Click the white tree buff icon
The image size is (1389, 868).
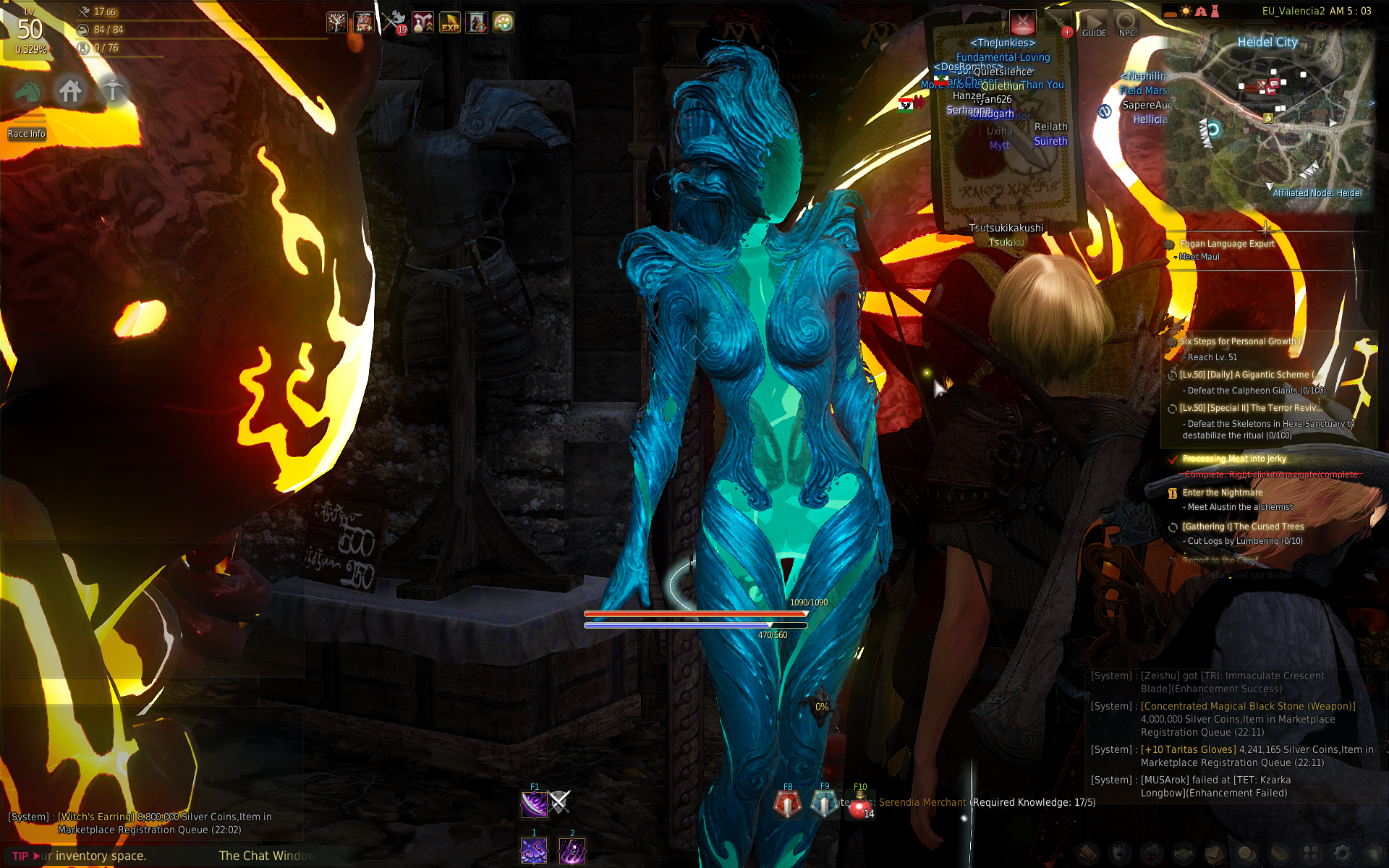tap(336, 22)
